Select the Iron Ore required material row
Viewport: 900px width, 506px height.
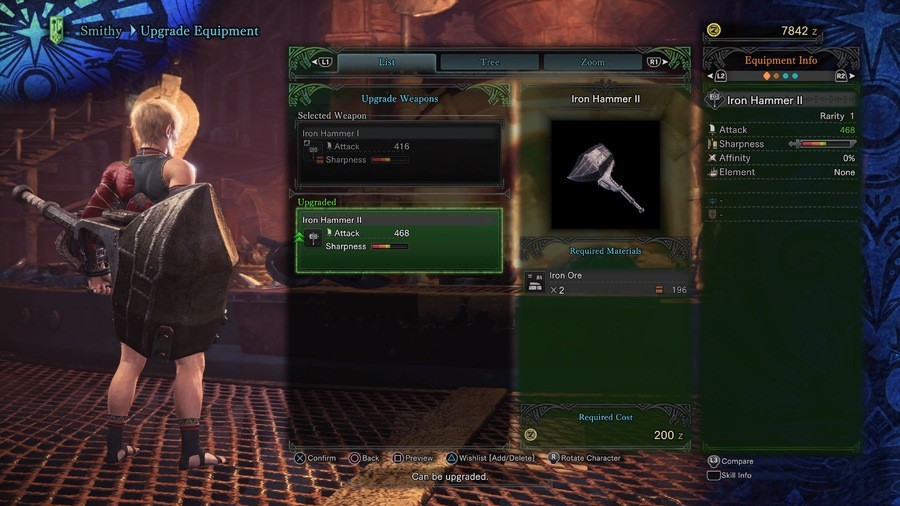pyautogui.click(x=606, y=282)
